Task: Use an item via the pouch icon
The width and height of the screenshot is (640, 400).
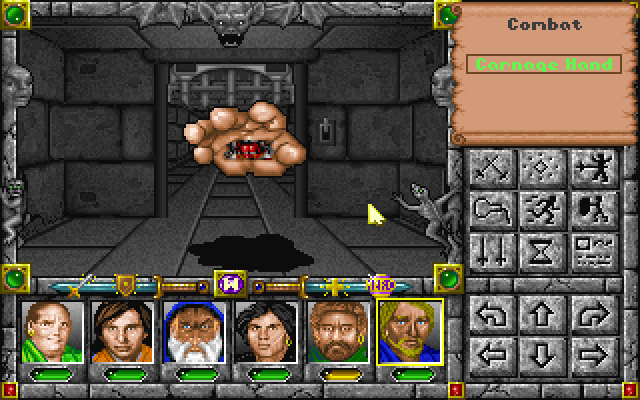Action: (492, 208)
